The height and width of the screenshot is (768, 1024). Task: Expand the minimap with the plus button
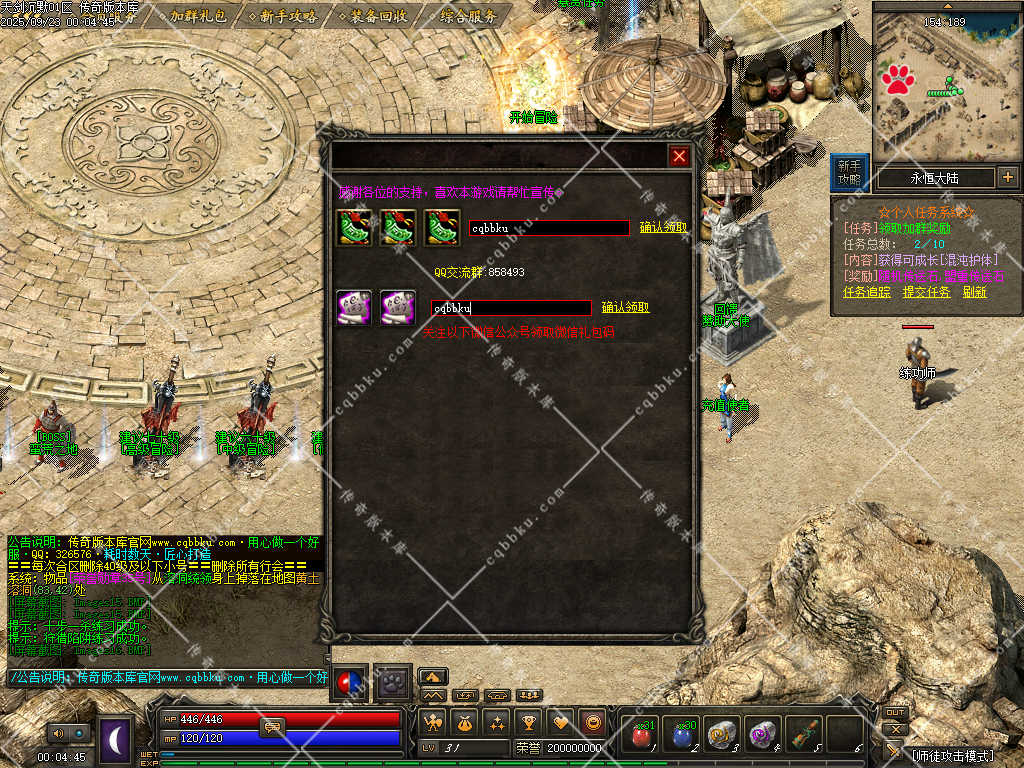pos(1007,178)
